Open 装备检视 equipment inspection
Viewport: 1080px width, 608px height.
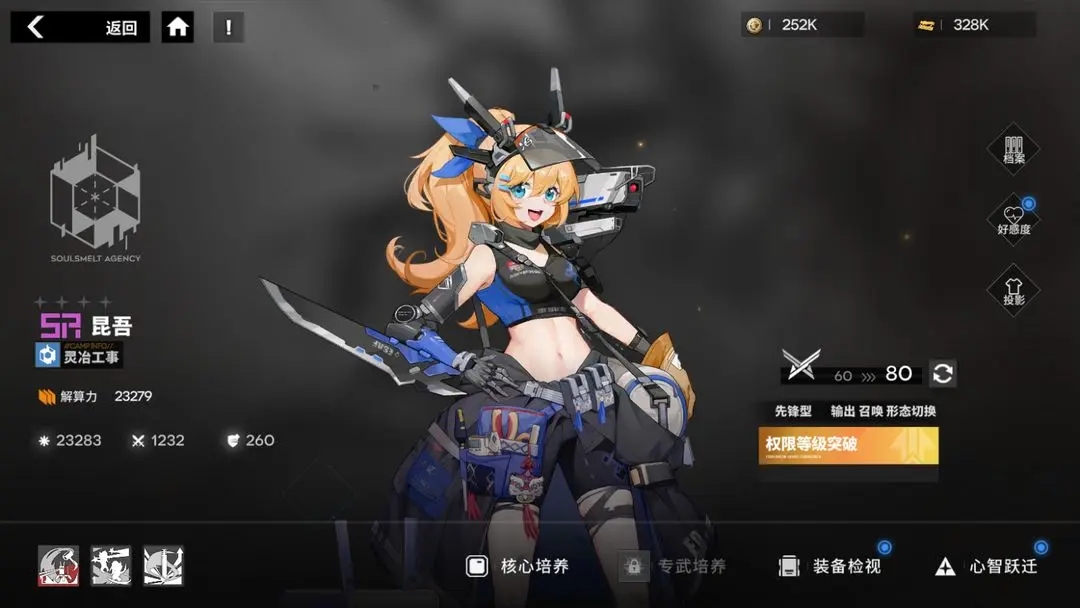tap(831, 566)
